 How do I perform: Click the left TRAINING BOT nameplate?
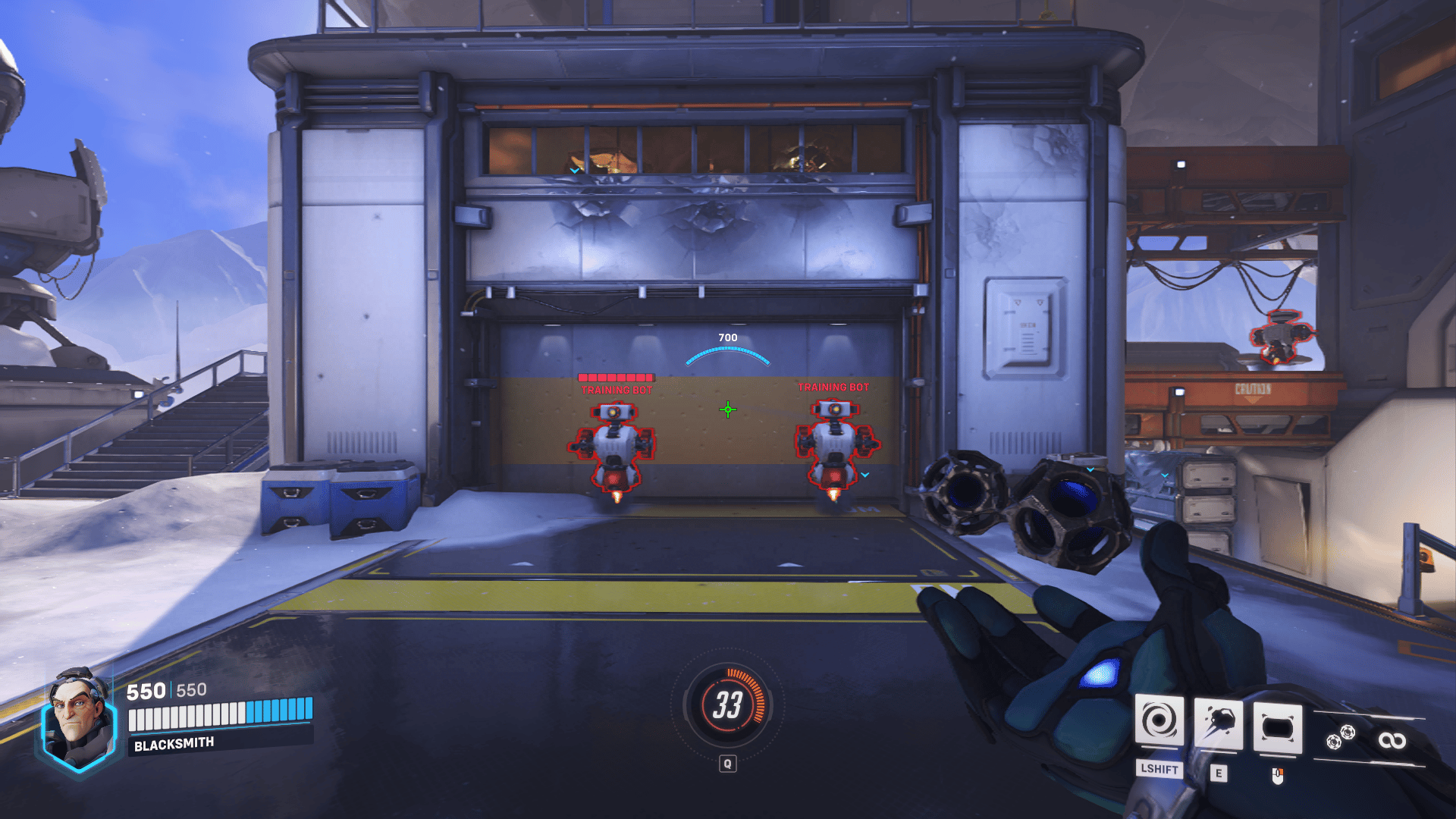click(614, 388)
